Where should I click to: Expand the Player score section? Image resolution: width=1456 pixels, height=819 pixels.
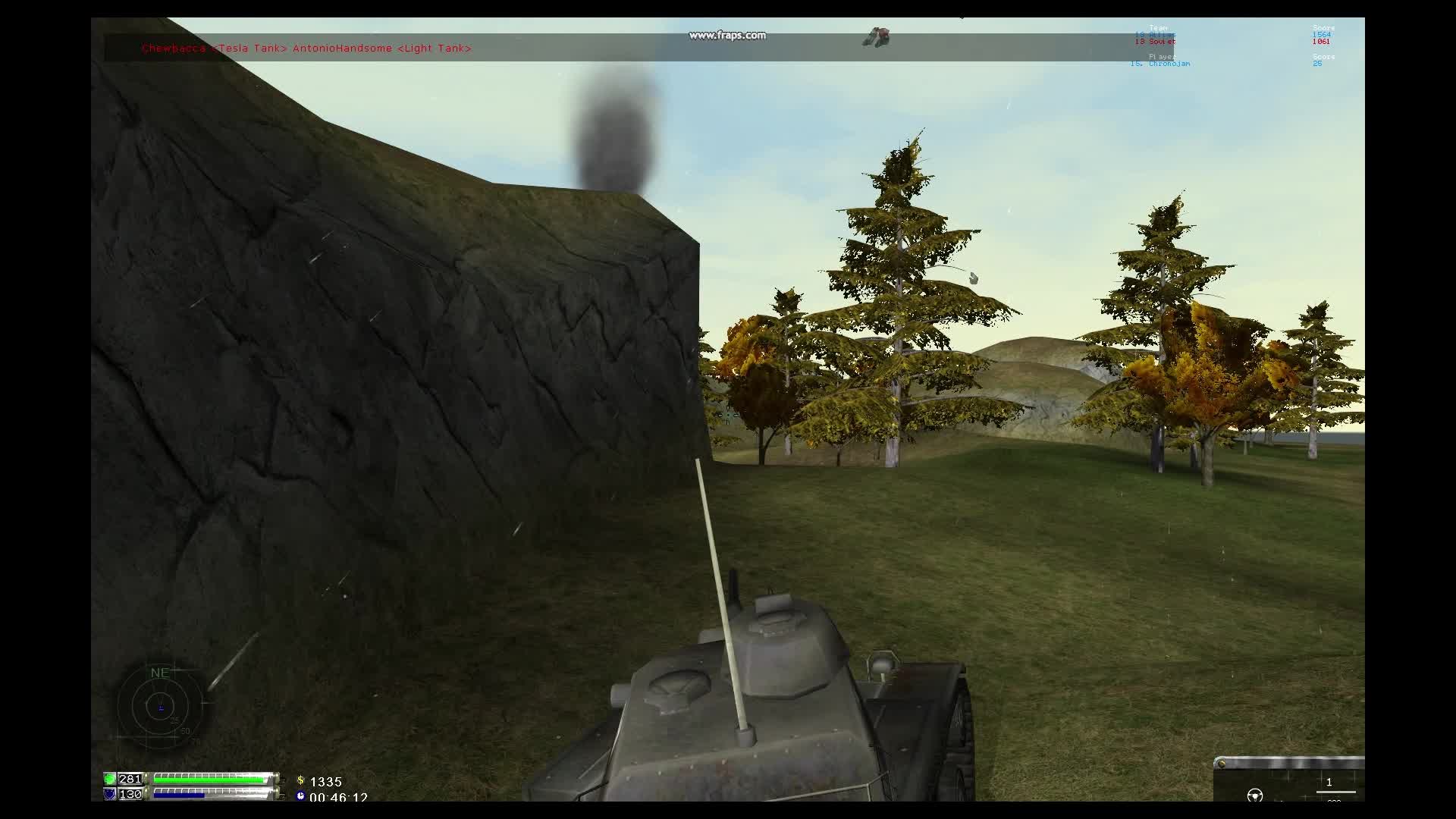pyautogui.click(x=1163, y=56)
